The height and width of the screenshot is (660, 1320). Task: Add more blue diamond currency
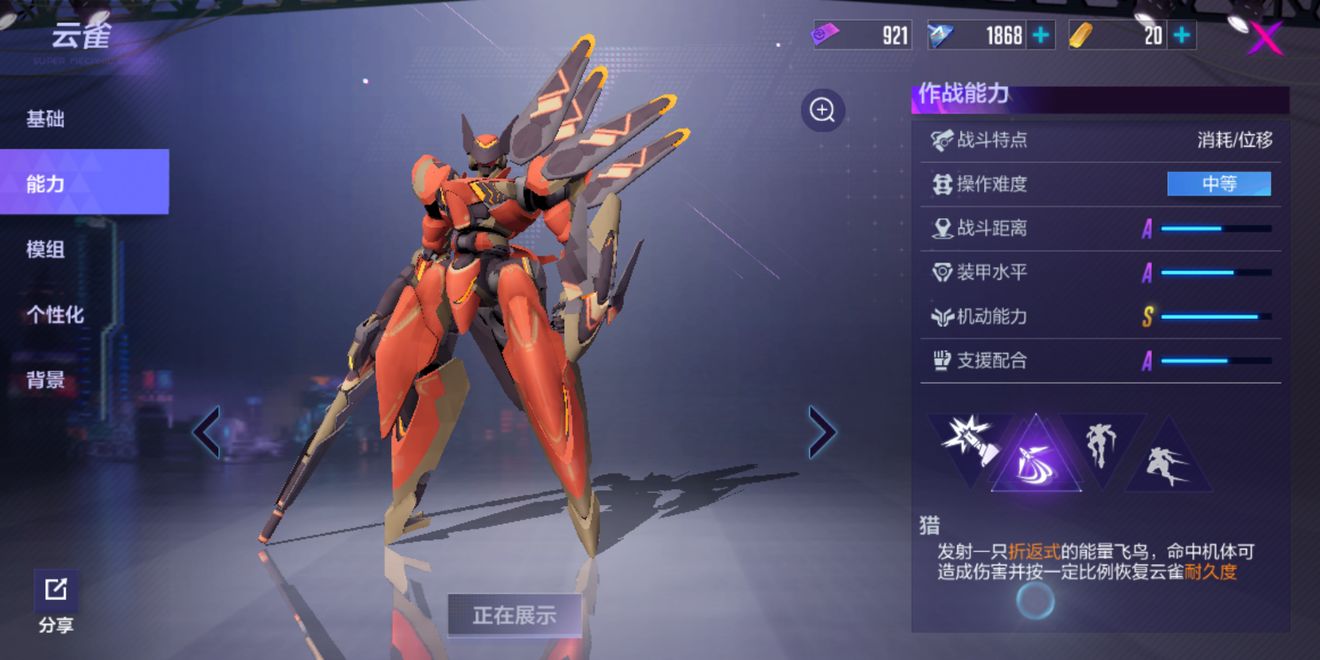(x=1041, y=36)
